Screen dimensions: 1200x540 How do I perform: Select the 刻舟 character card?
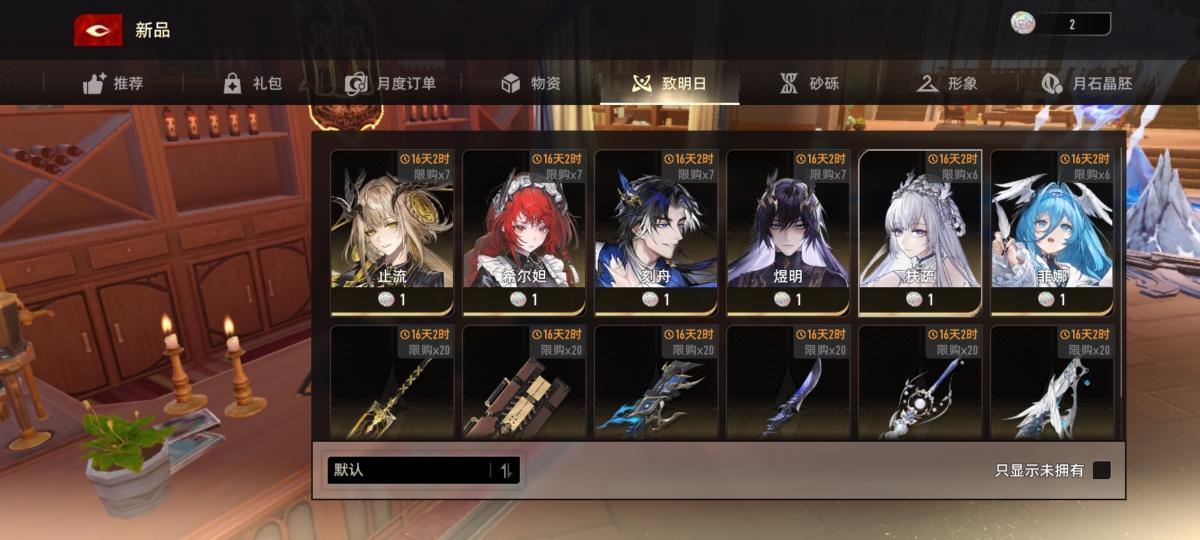tap(656, 232)
